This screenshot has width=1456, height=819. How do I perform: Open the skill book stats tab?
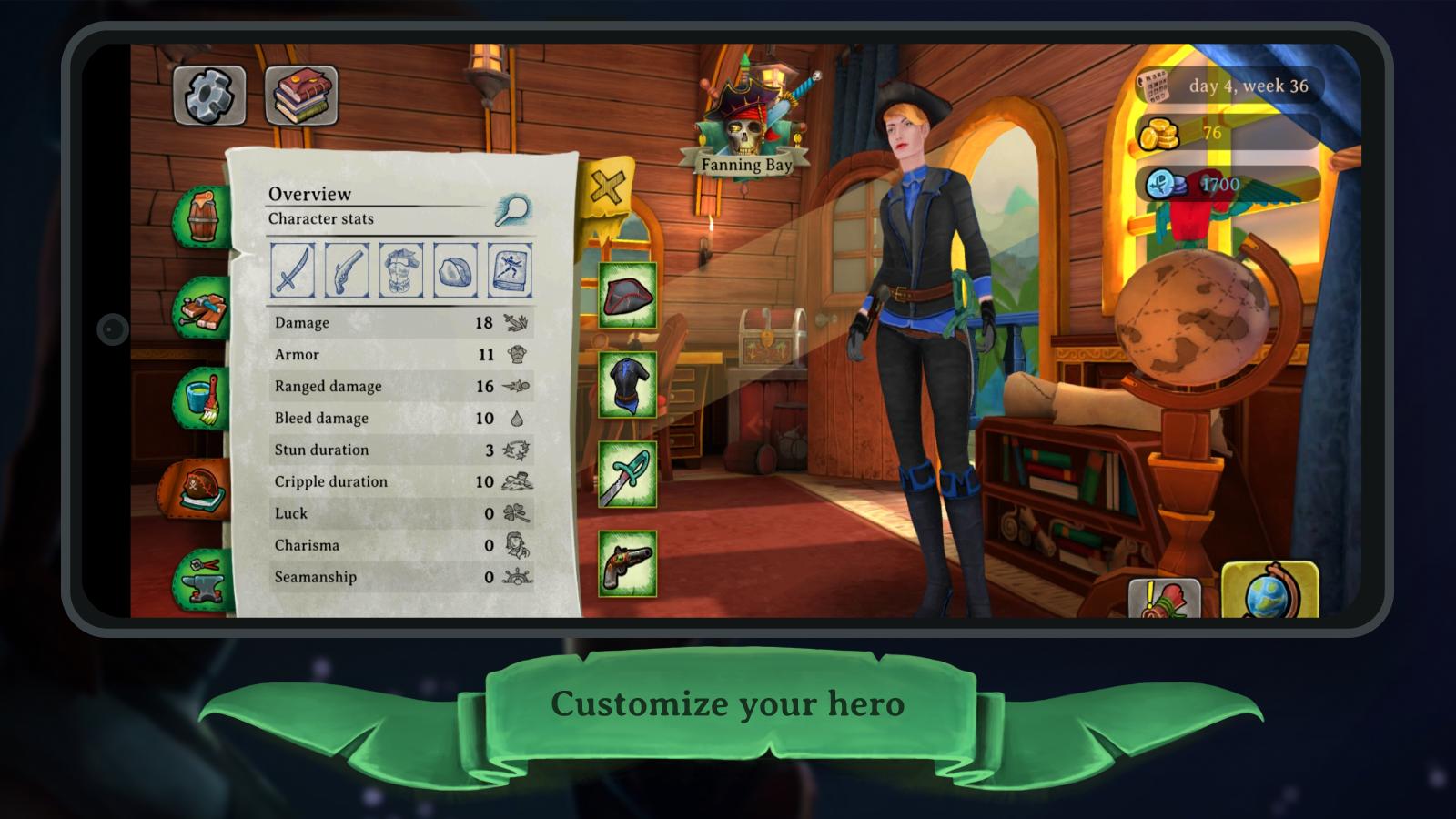tap(511, 270)
